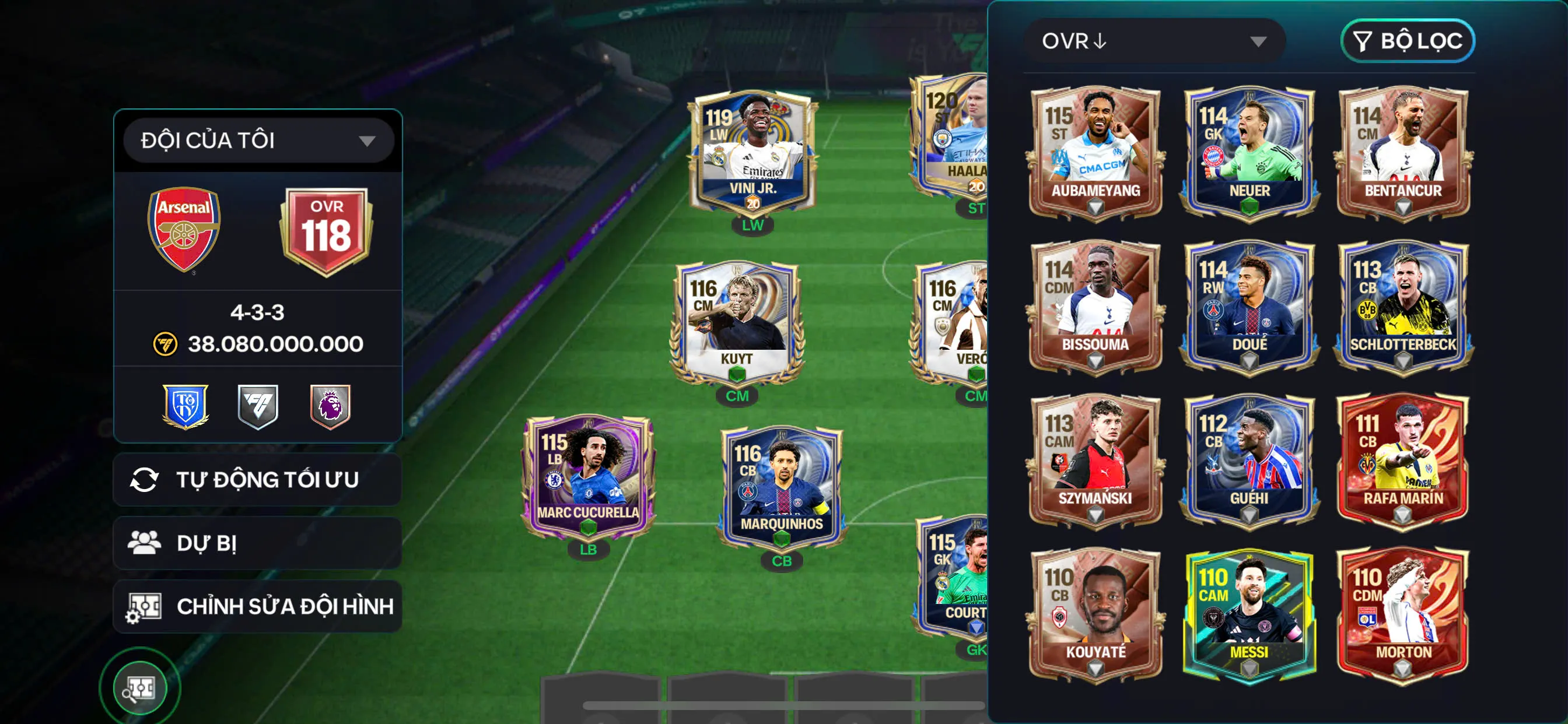Open the ĐỘI CỦA TÔI dropdown
Image resolution: width=1568 pixels, height=724 pixels.
click(258, 140)
